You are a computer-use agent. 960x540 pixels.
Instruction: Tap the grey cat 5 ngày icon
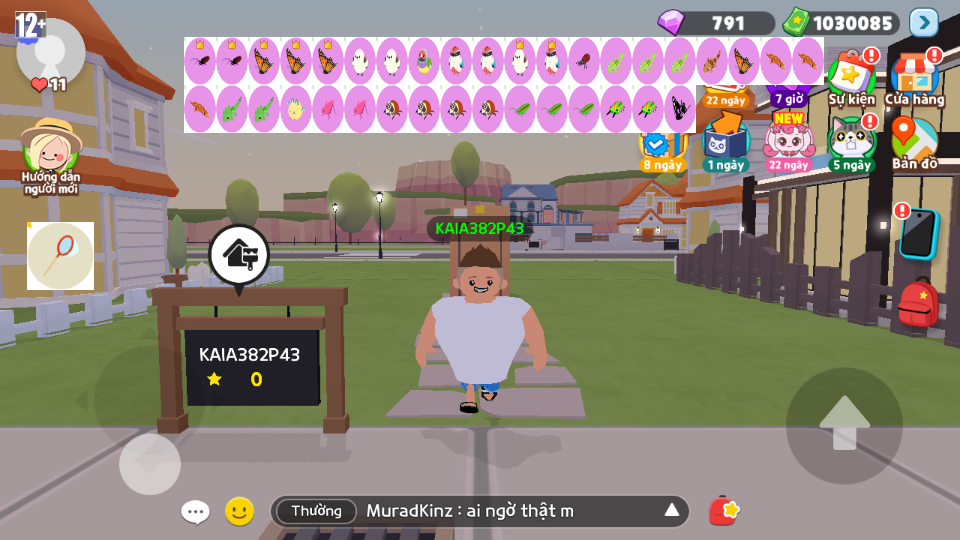pos(851,141)
